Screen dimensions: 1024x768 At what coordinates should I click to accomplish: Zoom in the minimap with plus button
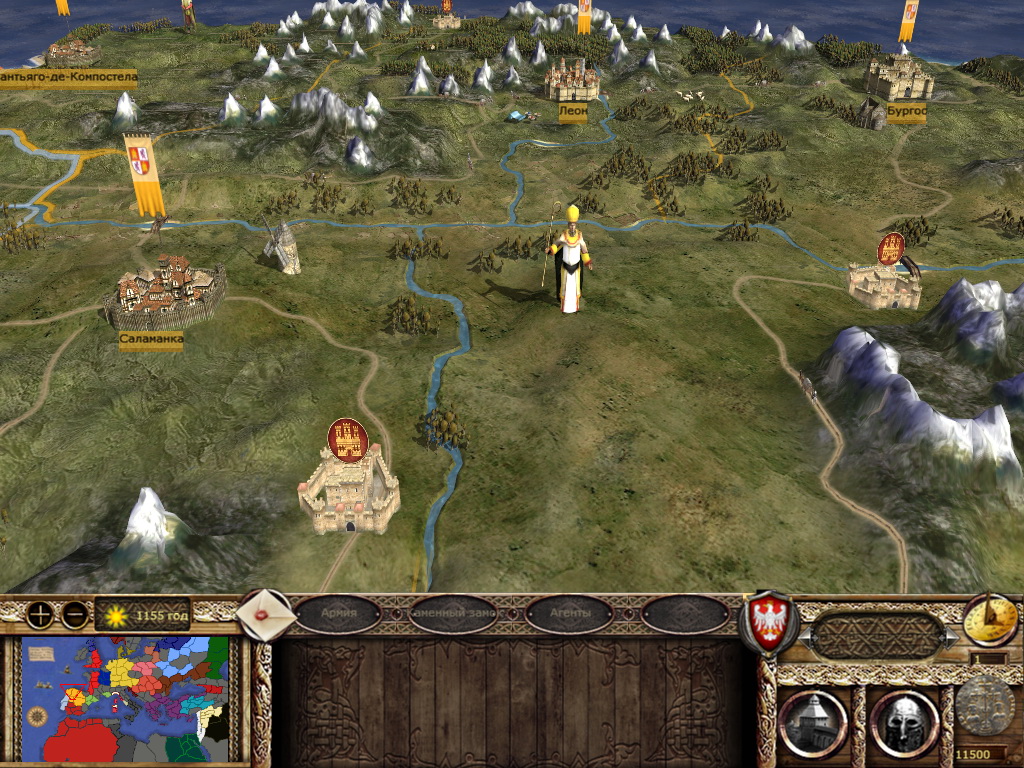coord(40,615)
